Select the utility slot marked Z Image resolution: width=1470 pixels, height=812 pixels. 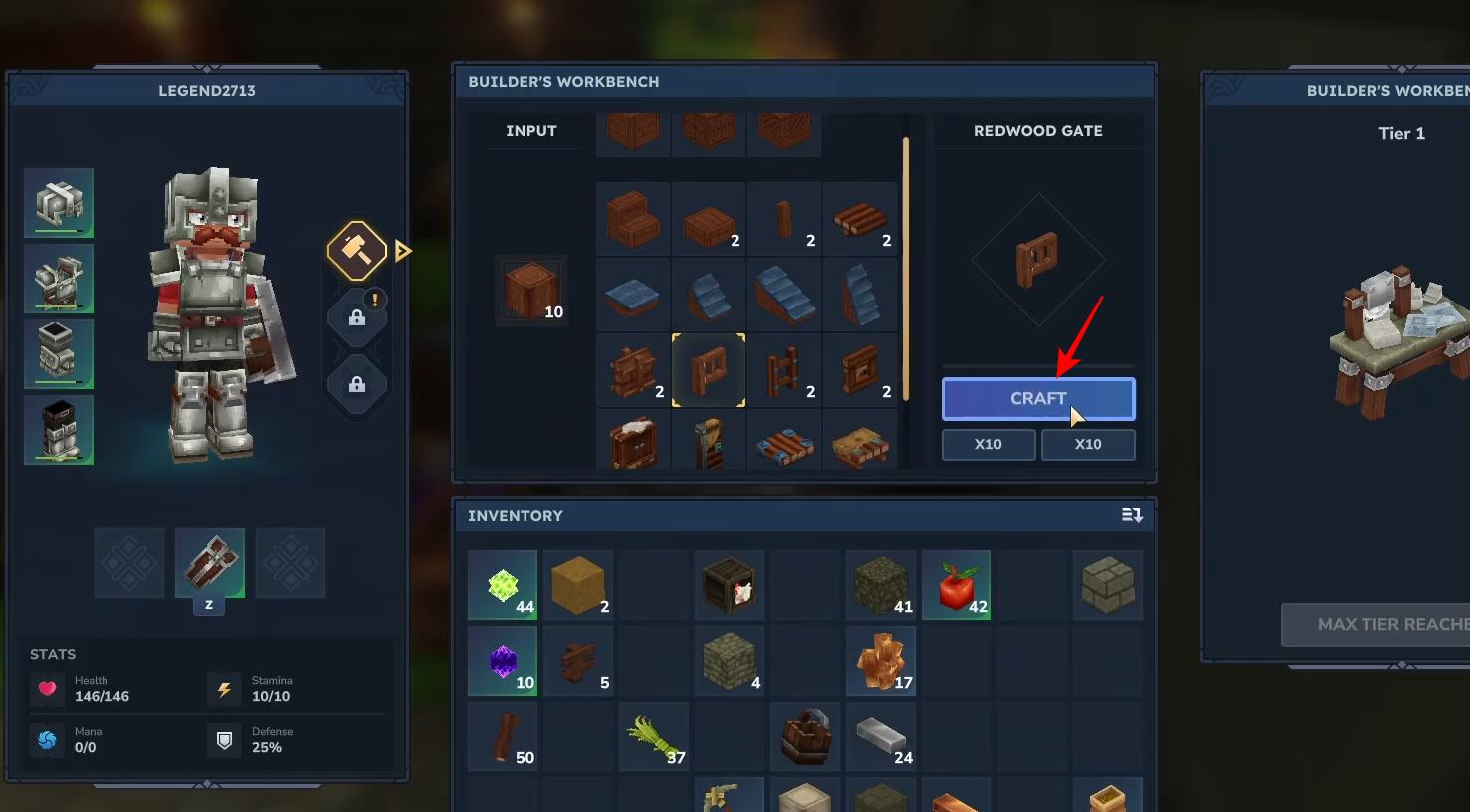click(210, 563)
